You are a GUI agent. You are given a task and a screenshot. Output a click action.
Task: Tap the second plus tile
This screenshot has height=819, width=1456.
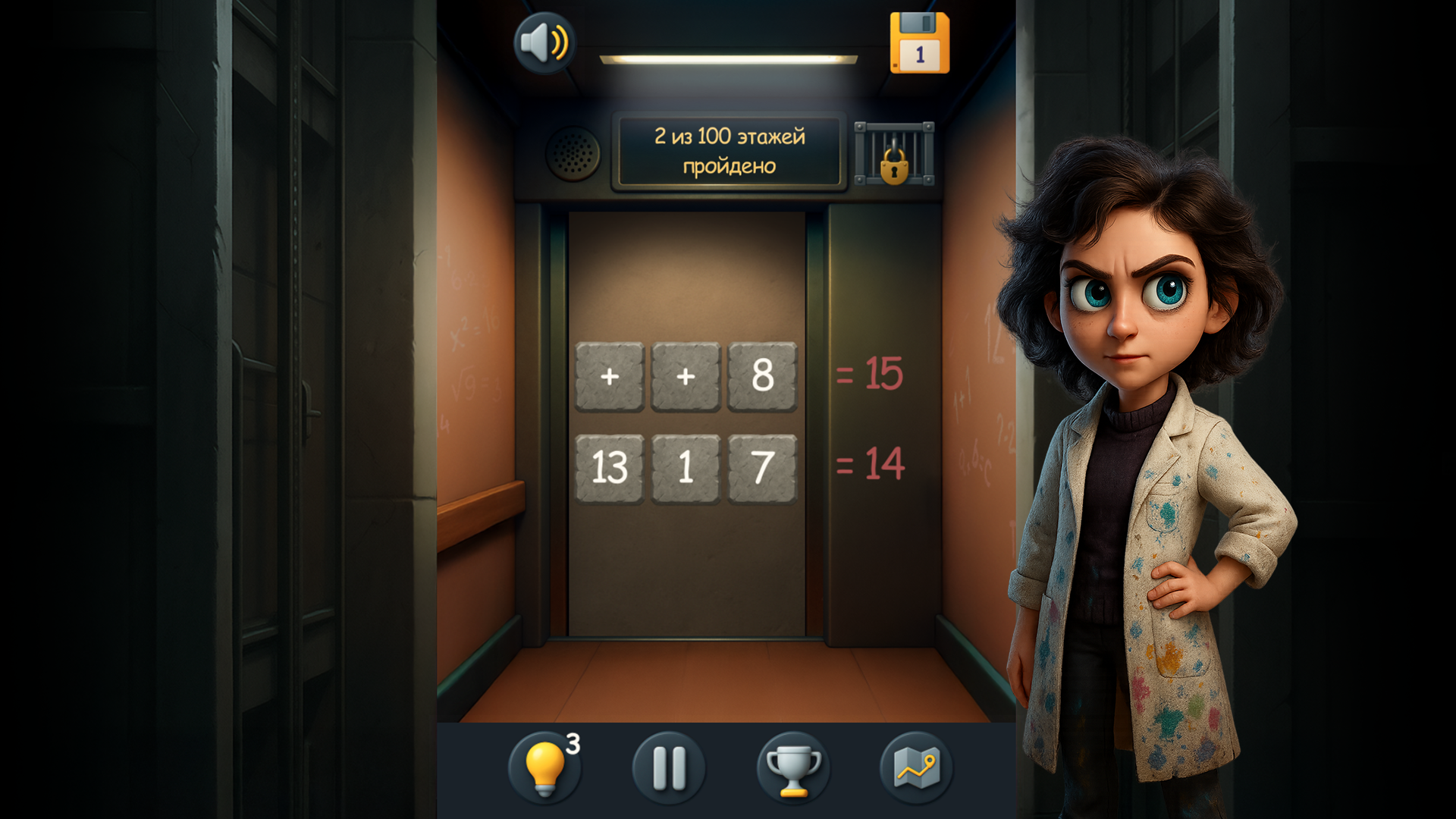pyautogui.click(x=686, y=378)
